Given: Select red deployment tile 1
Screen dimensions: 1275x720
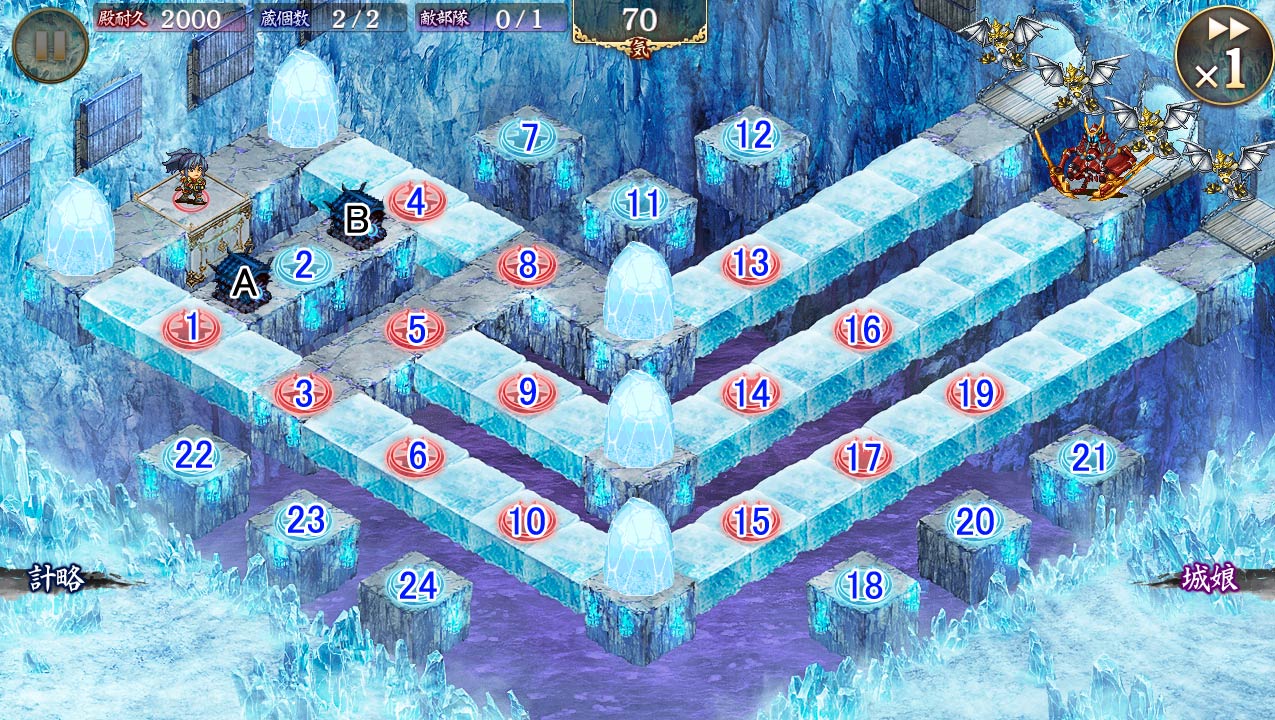Looking at the screenshot, I should 190,328.
